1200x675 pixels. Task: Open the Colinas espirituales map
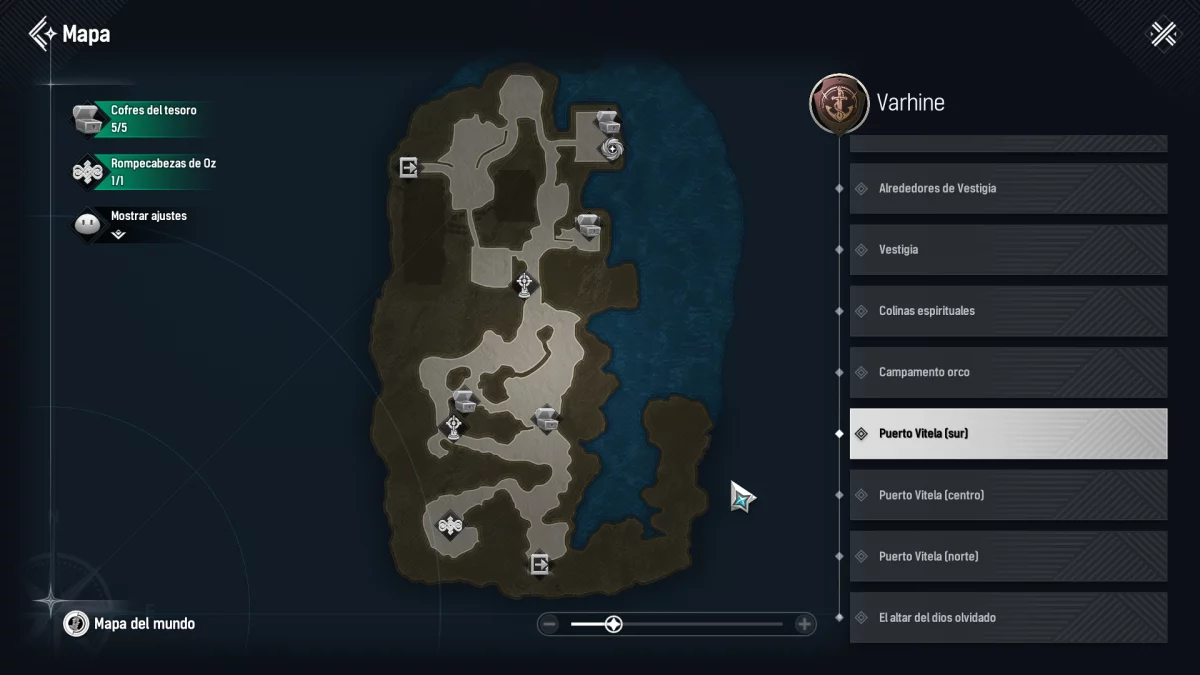tap(1008, 311)
